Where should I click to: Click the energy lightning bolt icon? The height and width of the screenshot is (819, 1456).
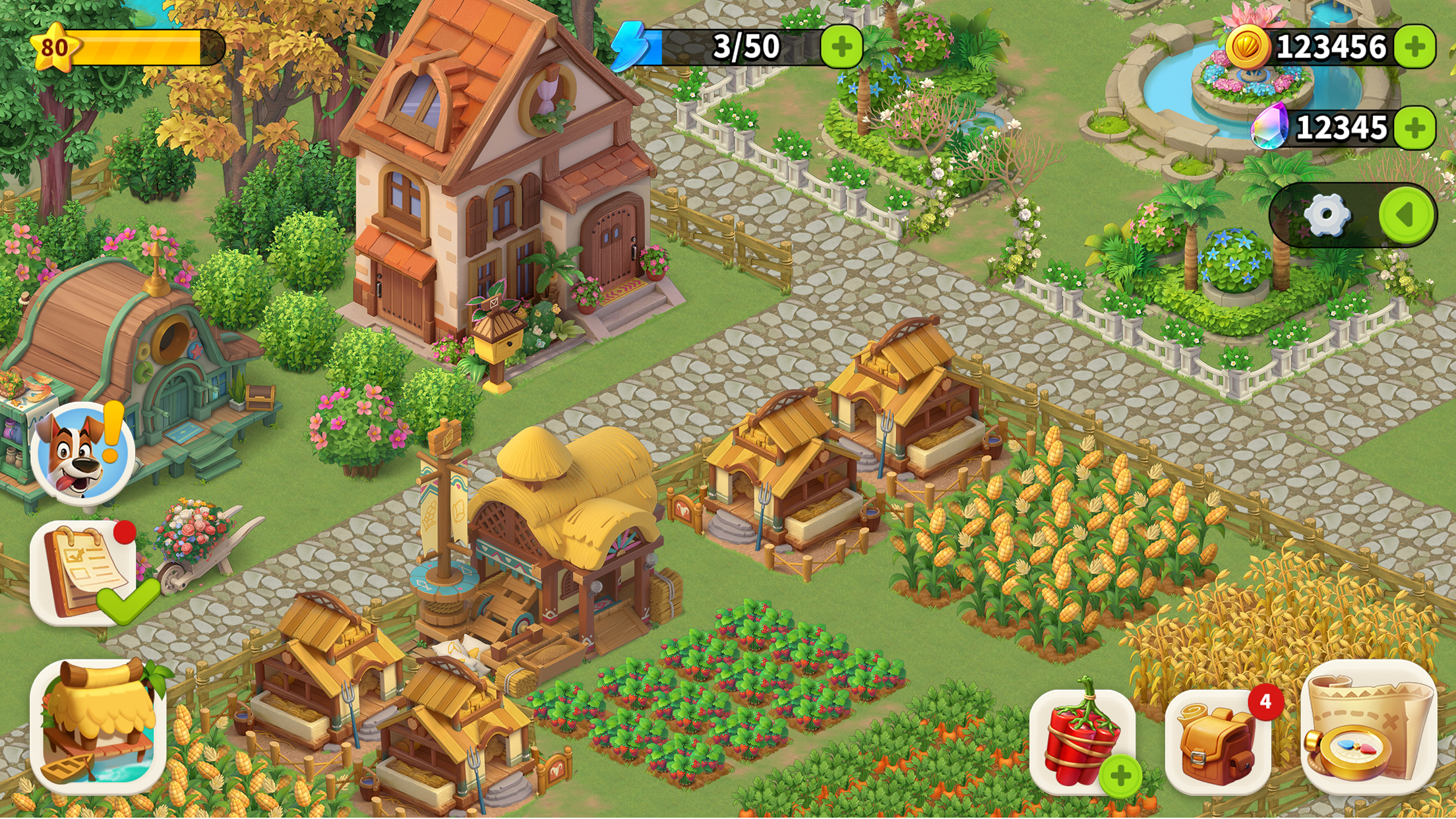631,45
